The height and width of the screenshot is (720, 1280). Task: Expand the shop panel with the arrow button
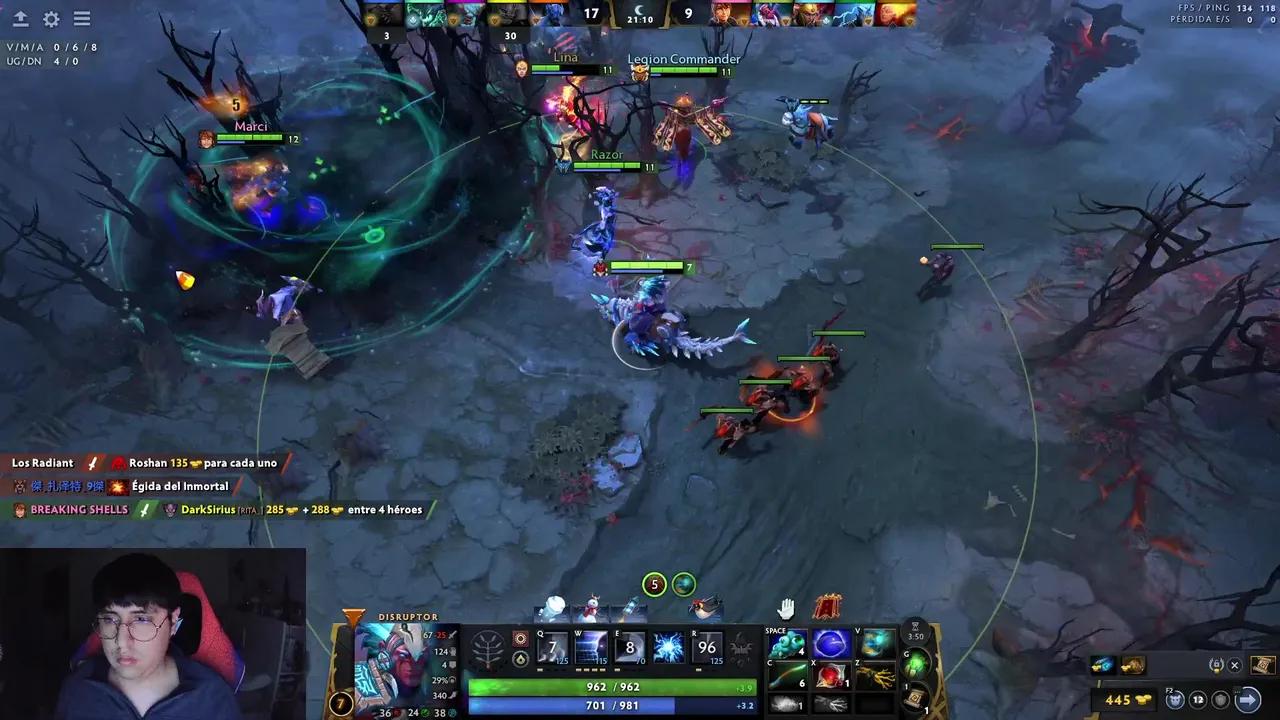click(x=1249, y=699)
